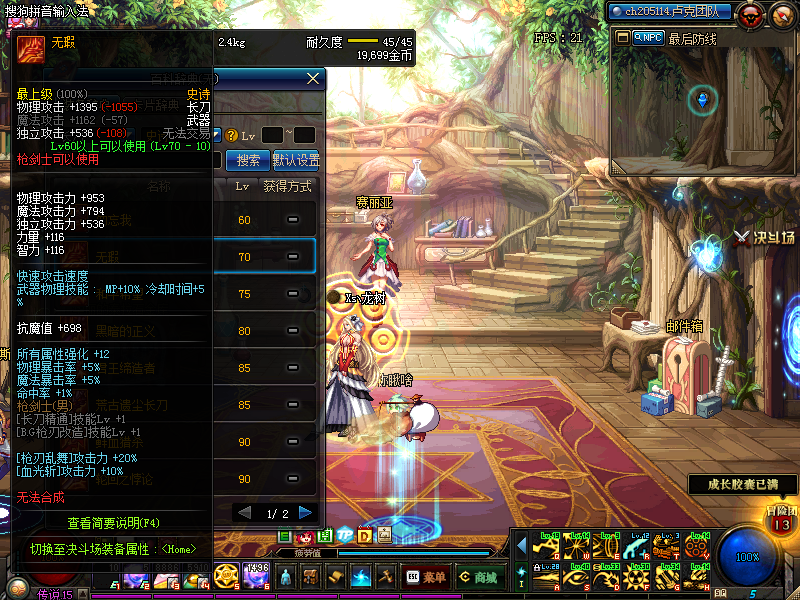Toggle the minimap window size button
The height and width of the screenshot is (600, 800).
point(623,38)
